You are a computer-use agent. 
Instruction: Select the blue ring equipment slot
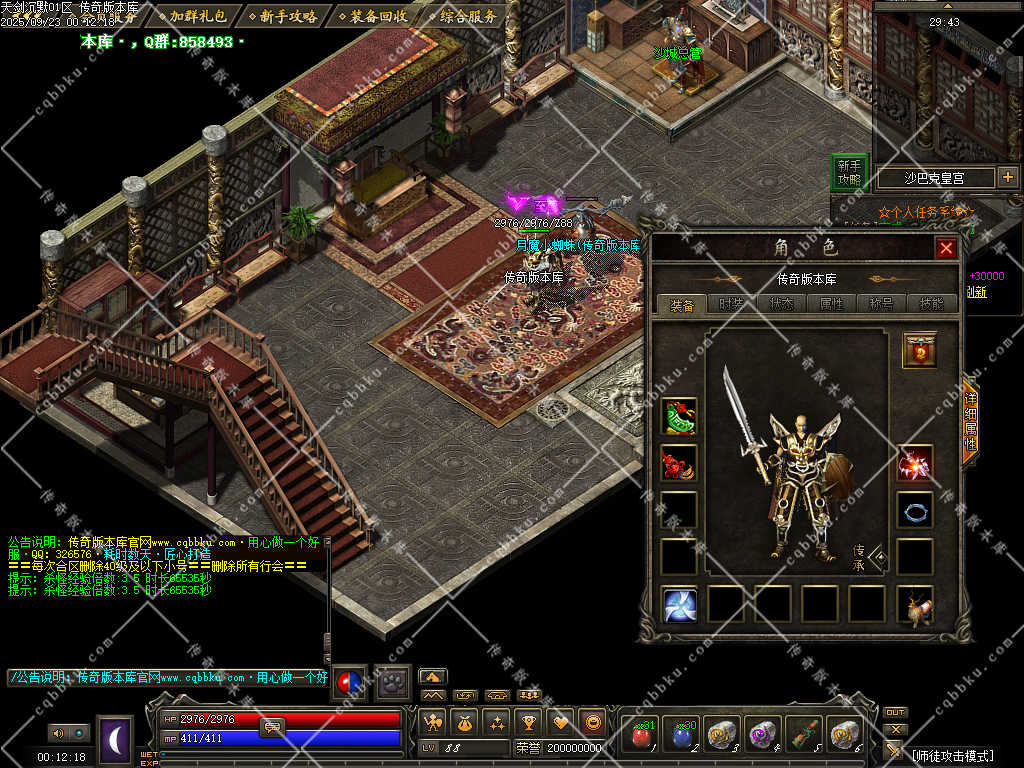(914, 509)
